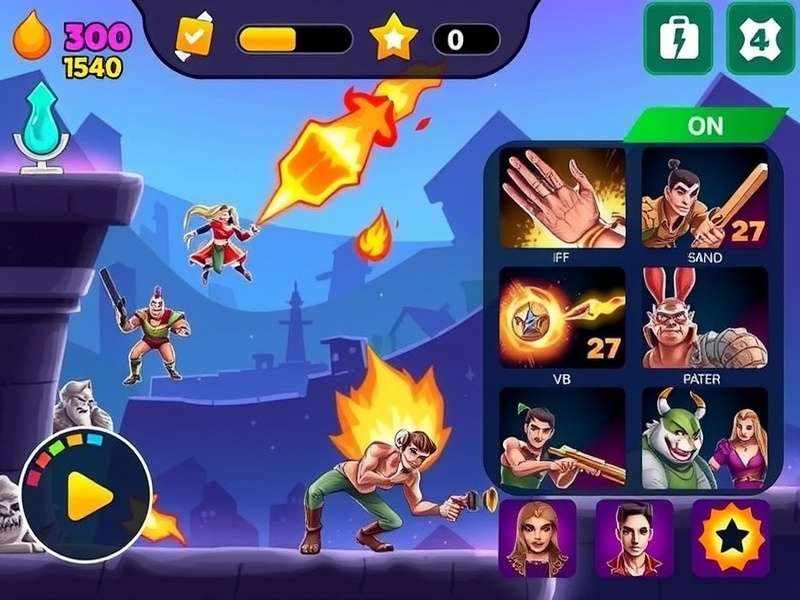Click the orange star badge button
This screenshot has height=600, width=800.
pyautogui.click(x=730, y=537)
